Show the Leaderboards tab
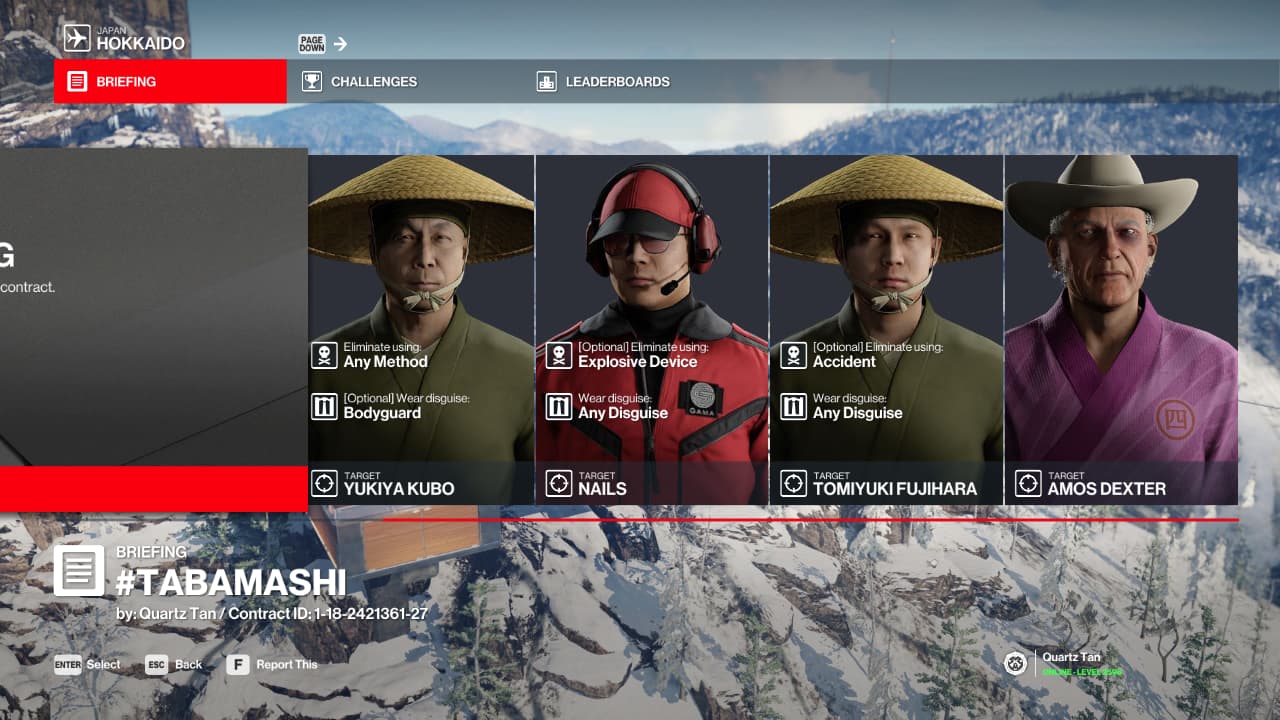This screenshot has width=1280, height=720. tap(616, 82)
